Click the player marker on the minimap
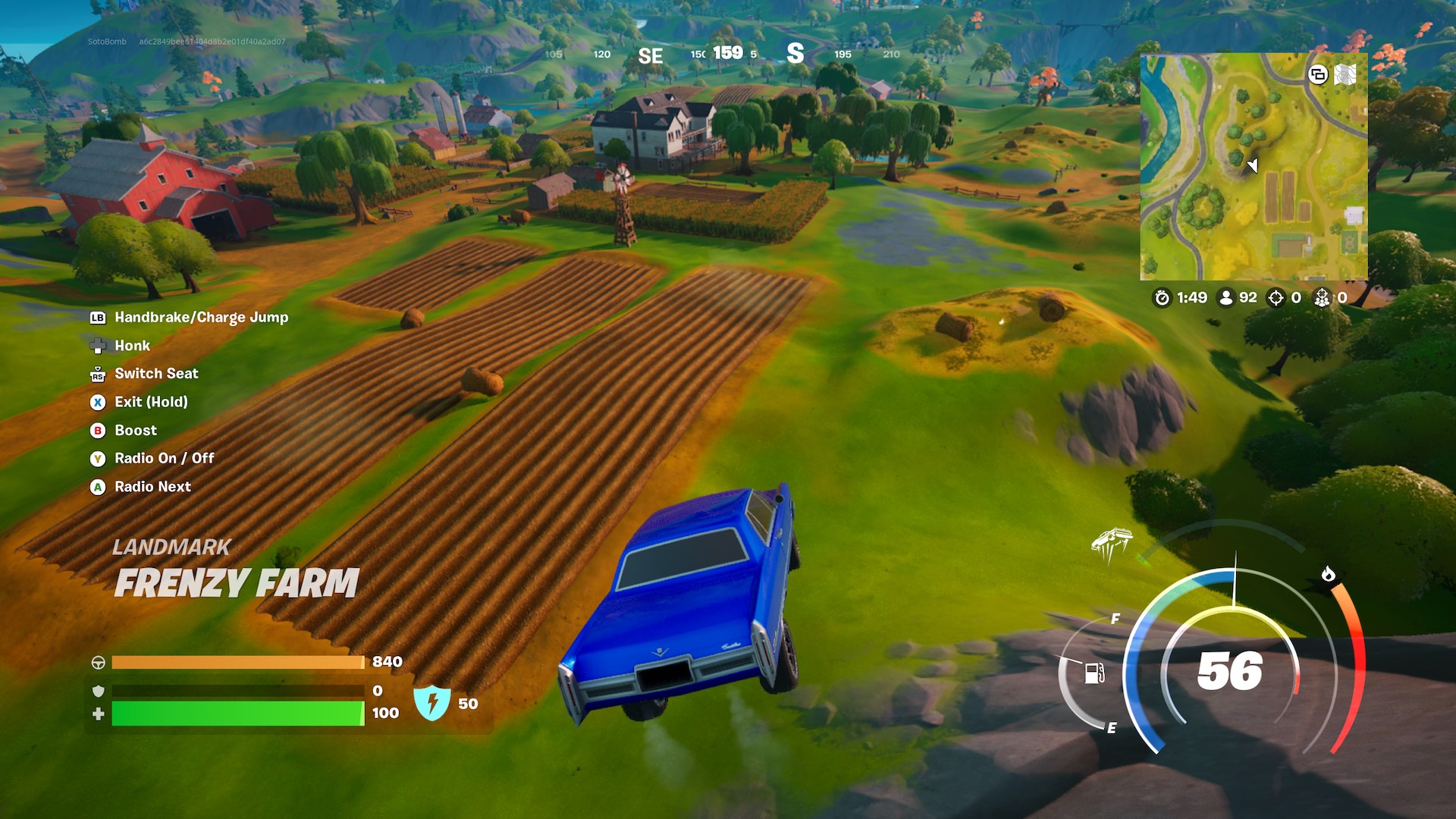 pyautogui.click(x=1253, y=167)
